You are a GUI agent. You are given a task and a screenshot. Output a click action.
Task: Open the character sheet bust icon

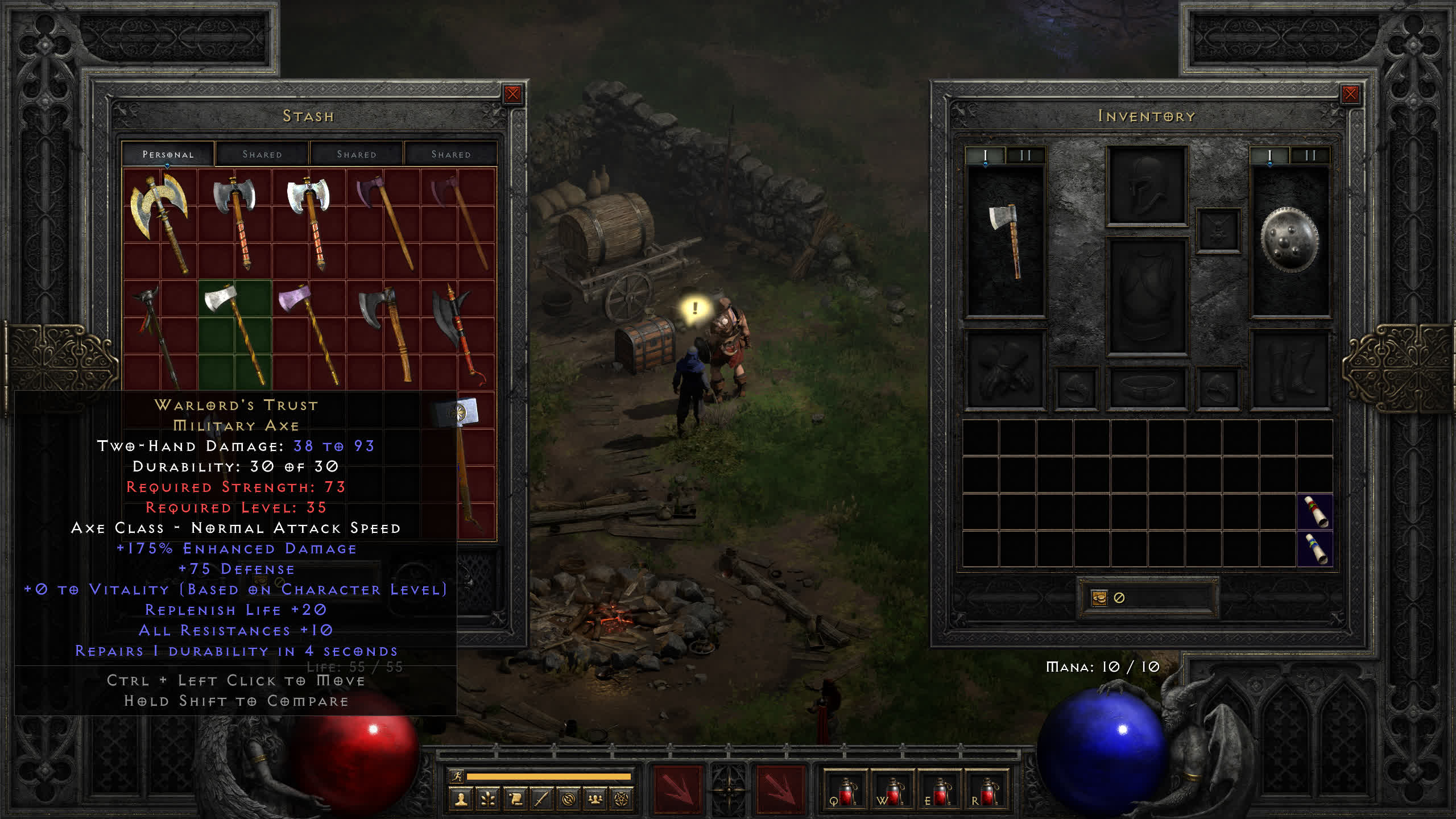(x=461, y=800)
